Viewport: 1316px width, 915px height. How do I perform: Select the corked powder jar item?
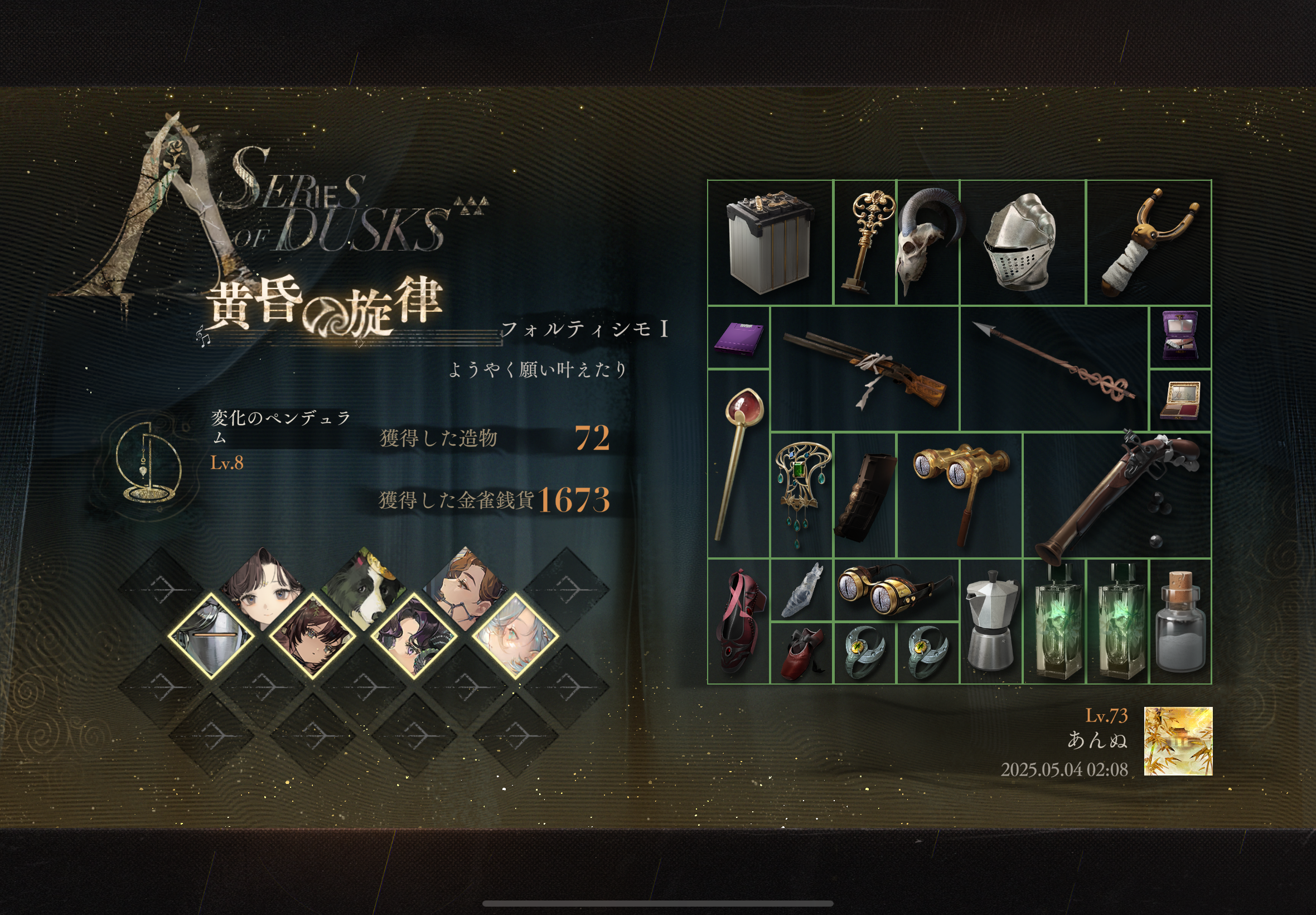click(1179, 621)
